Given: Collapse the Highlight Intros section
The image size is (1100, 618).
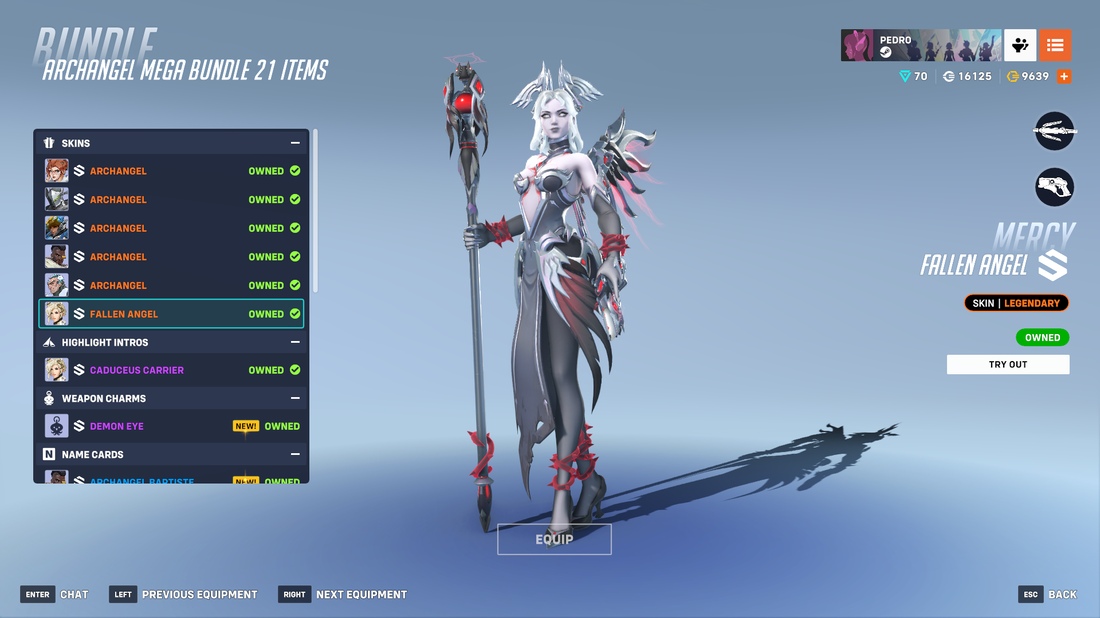Looking at the screenshot, I should (x=295, y=342).
